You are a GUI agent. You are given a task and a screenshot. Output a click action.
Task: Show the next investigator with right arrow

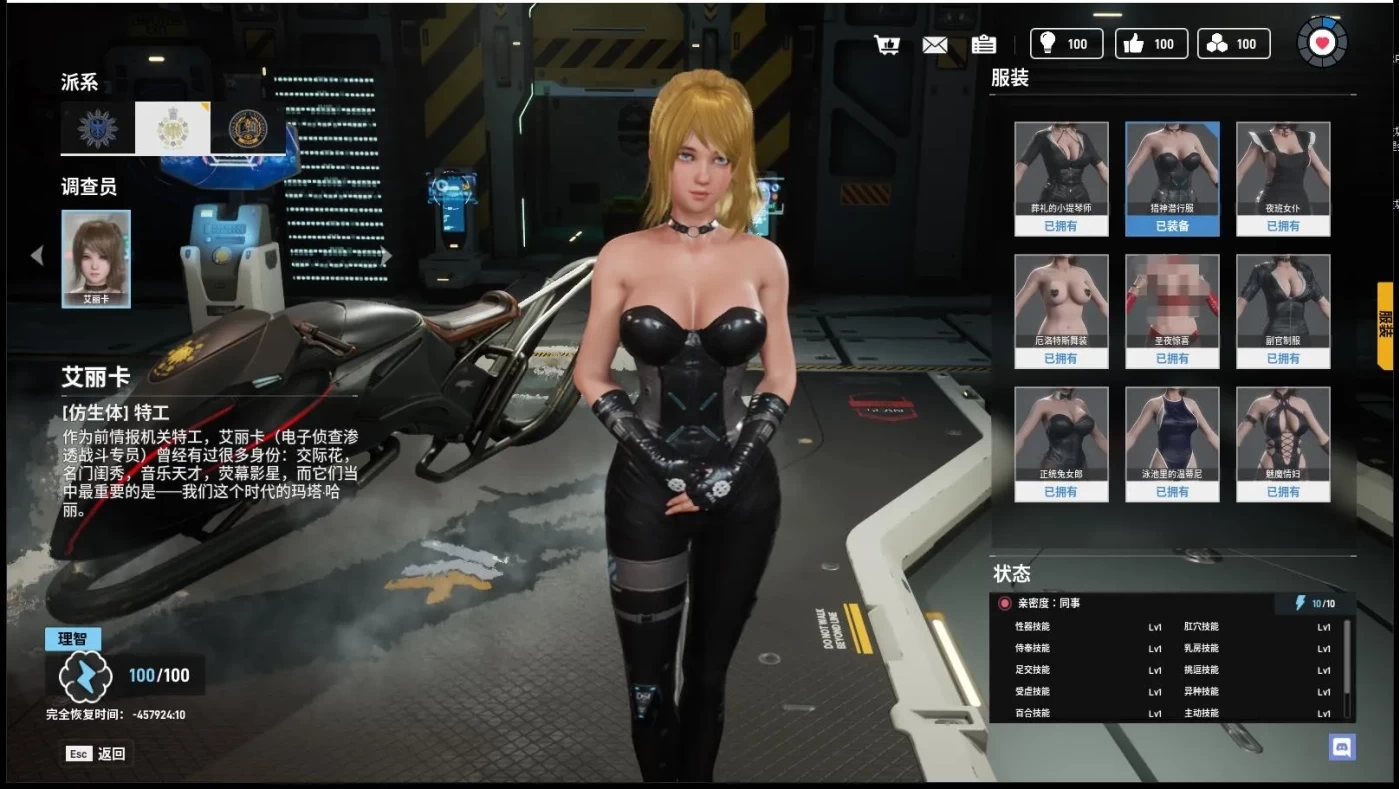(x=386, y=256)
